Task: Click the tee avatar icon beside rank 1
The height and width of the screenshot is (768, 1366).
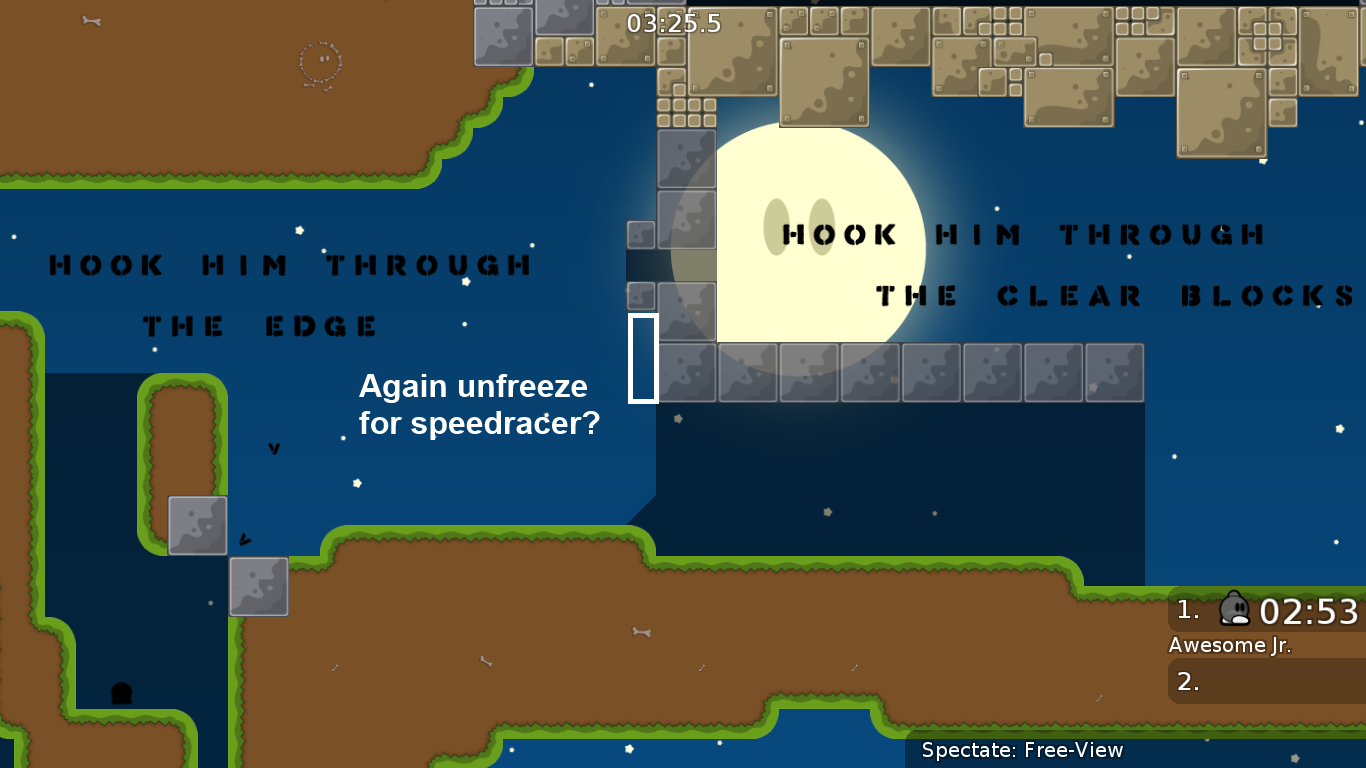Action: 1233,609
